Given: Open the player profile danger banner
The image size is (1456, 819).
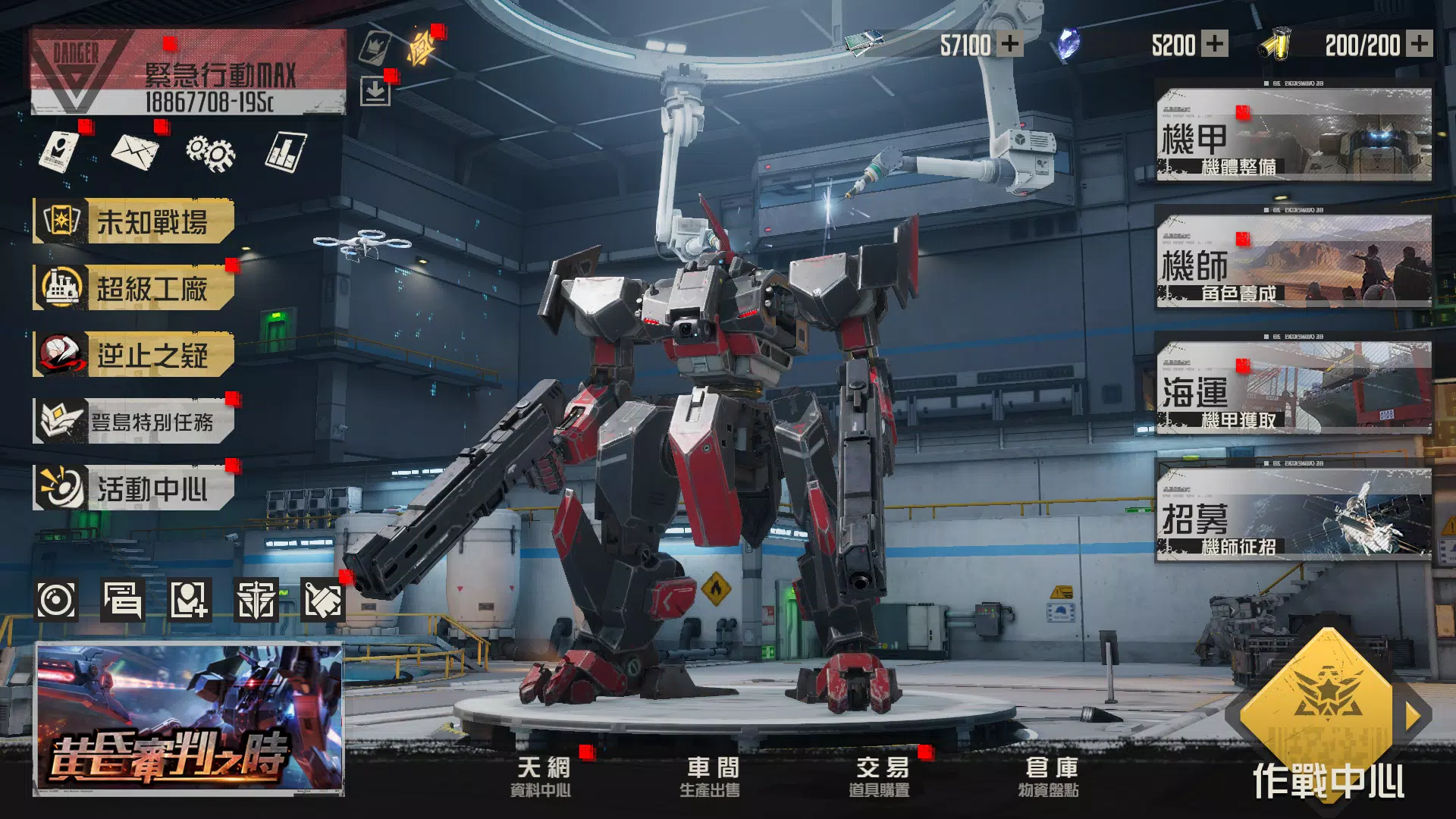Looking at the screenshot, I should click(188, 73).
